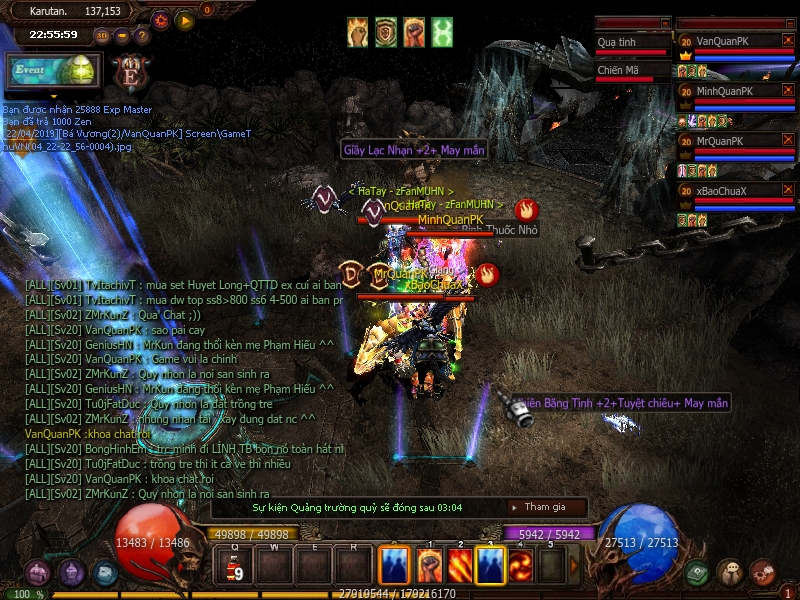Select MinhQuanPK in the party list

coord(730,91)
